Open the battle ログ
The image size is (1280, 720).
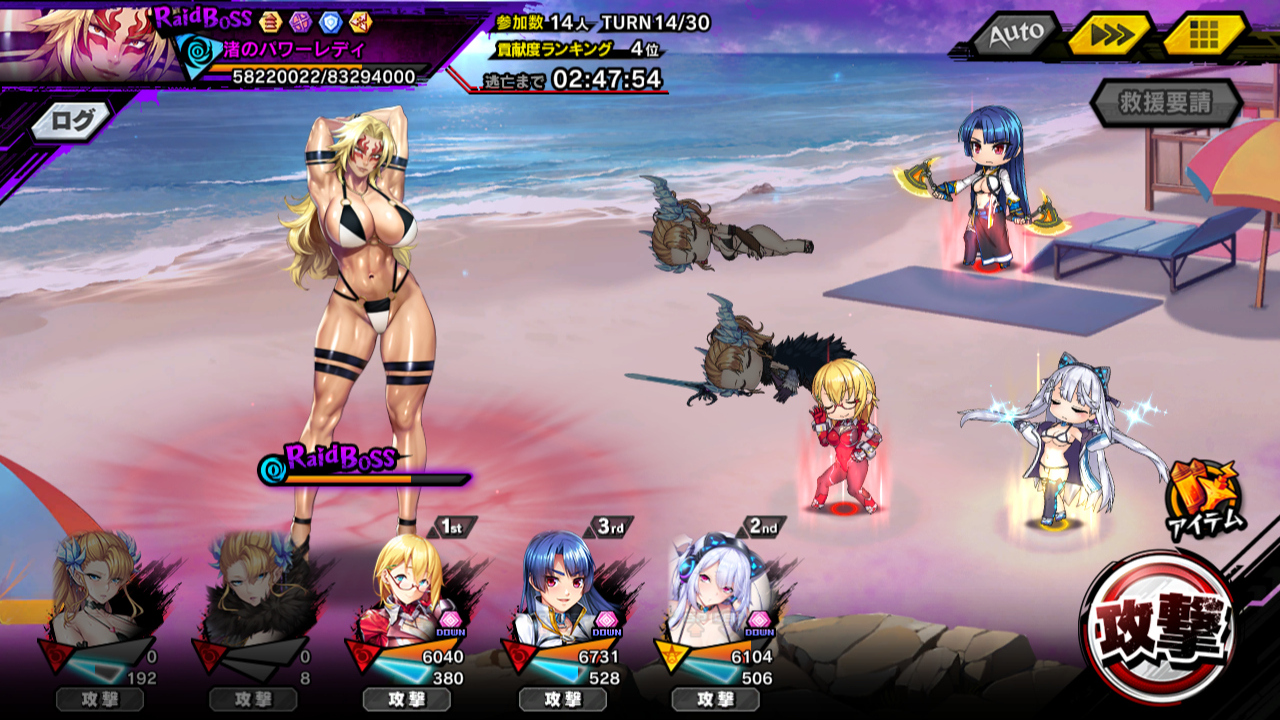(x=77, y=122)
